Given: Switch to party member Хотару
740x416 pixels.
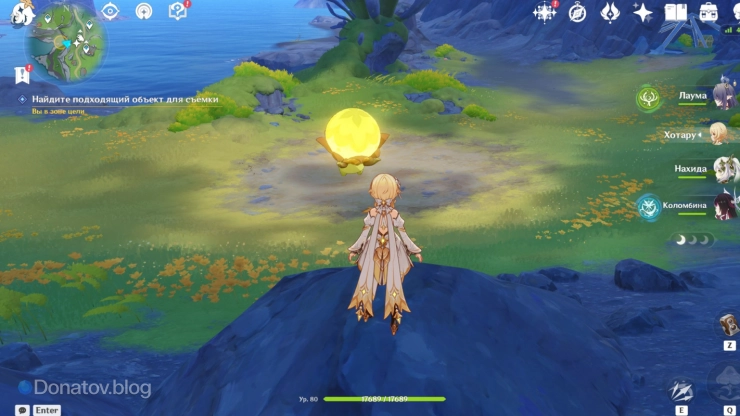Looking at the screenshot, I should pyautogui.click(x=719, y=134).
